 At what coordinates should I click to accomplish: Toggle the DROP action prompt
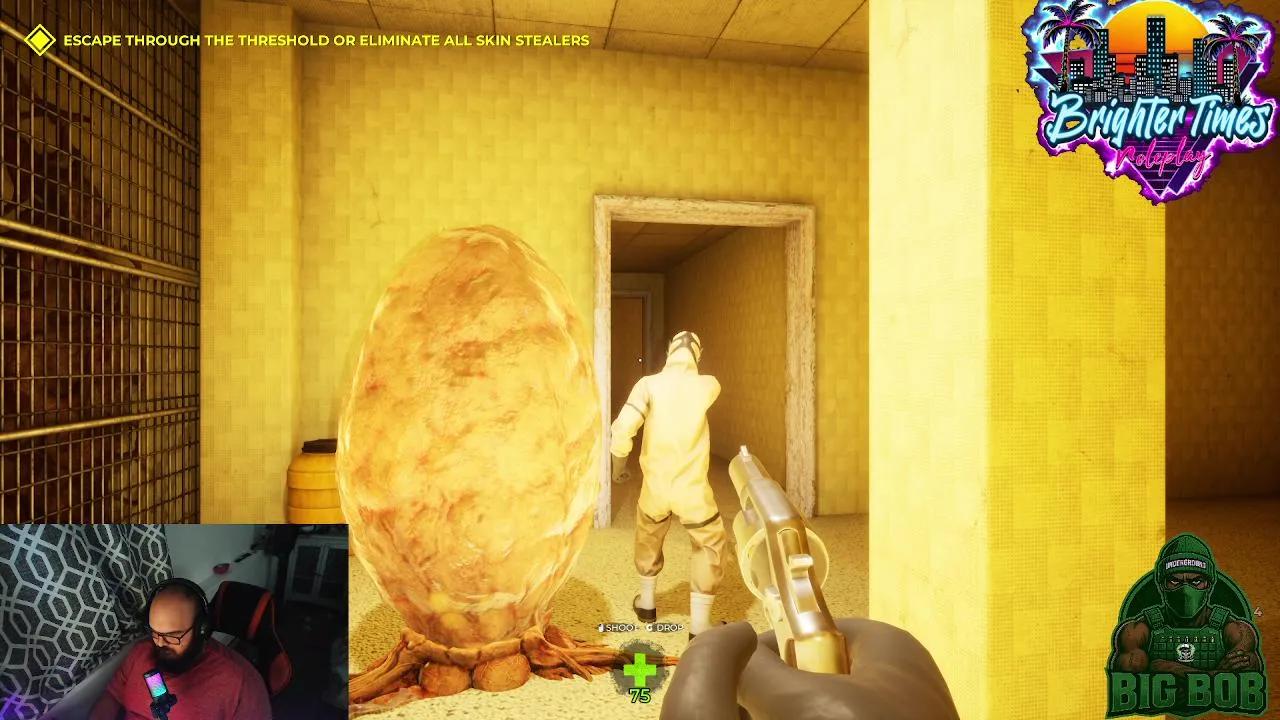click(668, 628)
